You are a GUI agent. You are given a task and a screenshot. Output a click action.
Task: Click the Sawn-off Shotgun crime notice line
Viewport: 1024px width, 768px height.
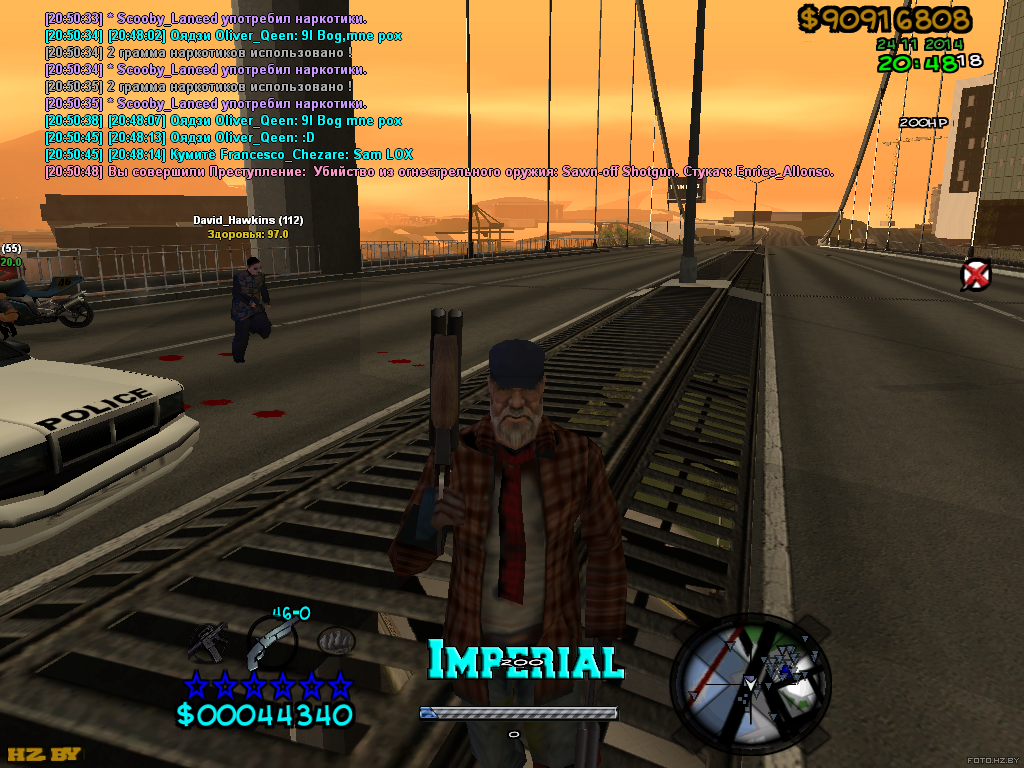click(440, 171)
